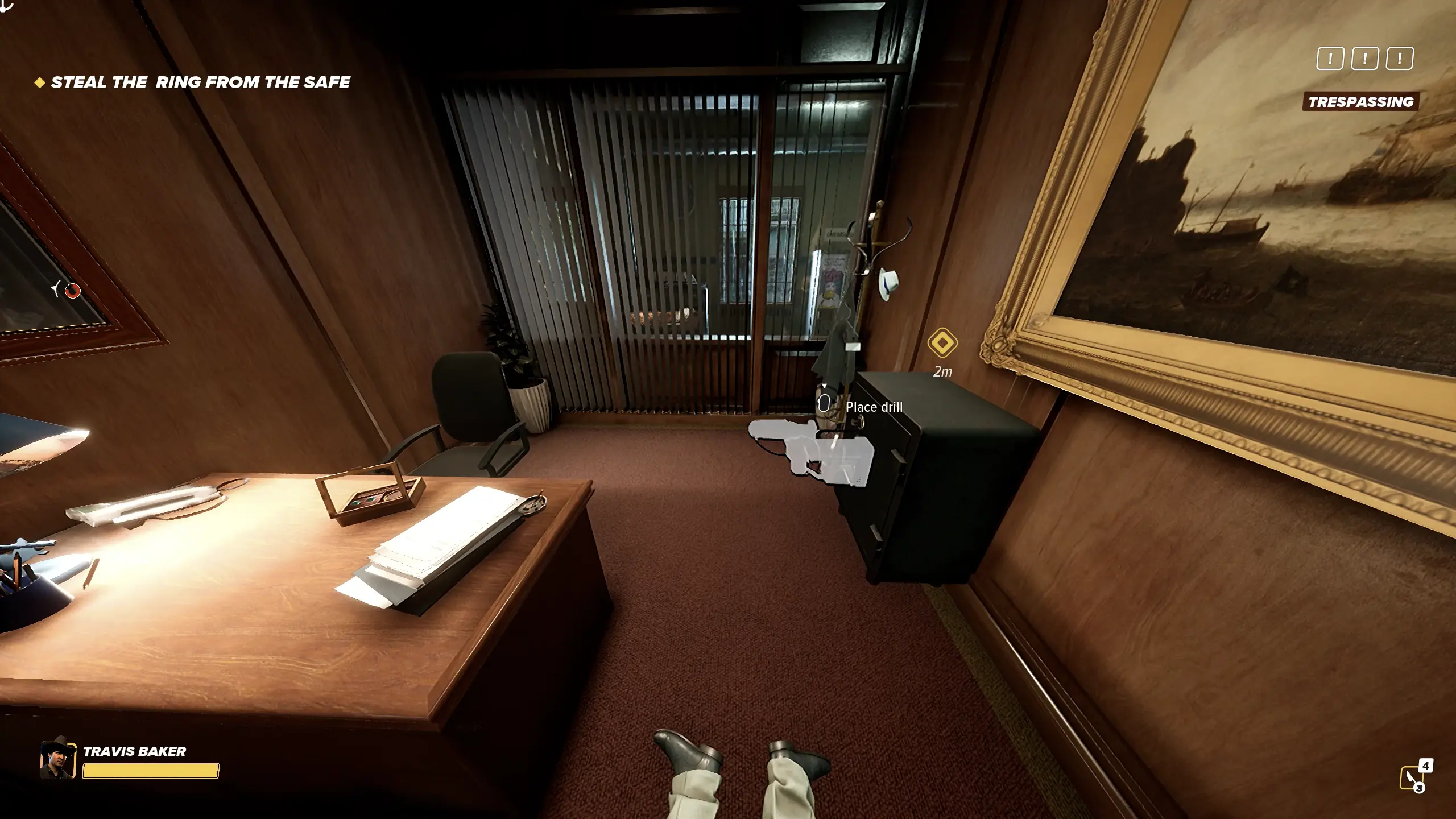
Task: Click Travis Baker's character portrait
Action: 57,760
